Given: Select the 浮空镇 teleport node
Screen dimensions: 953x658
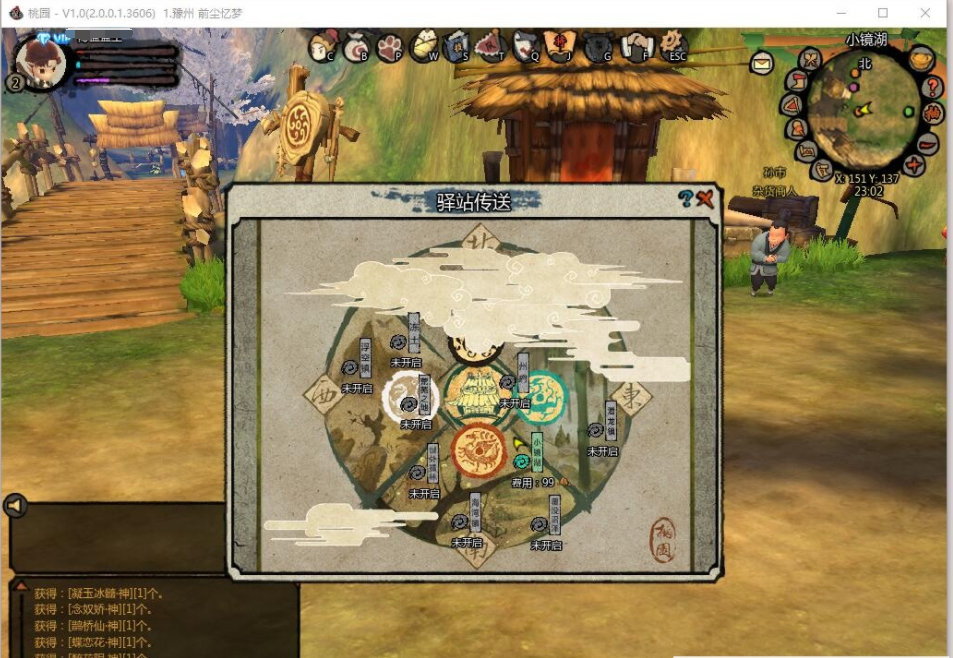Looking at the screenshot, I should tap(350, 368).
